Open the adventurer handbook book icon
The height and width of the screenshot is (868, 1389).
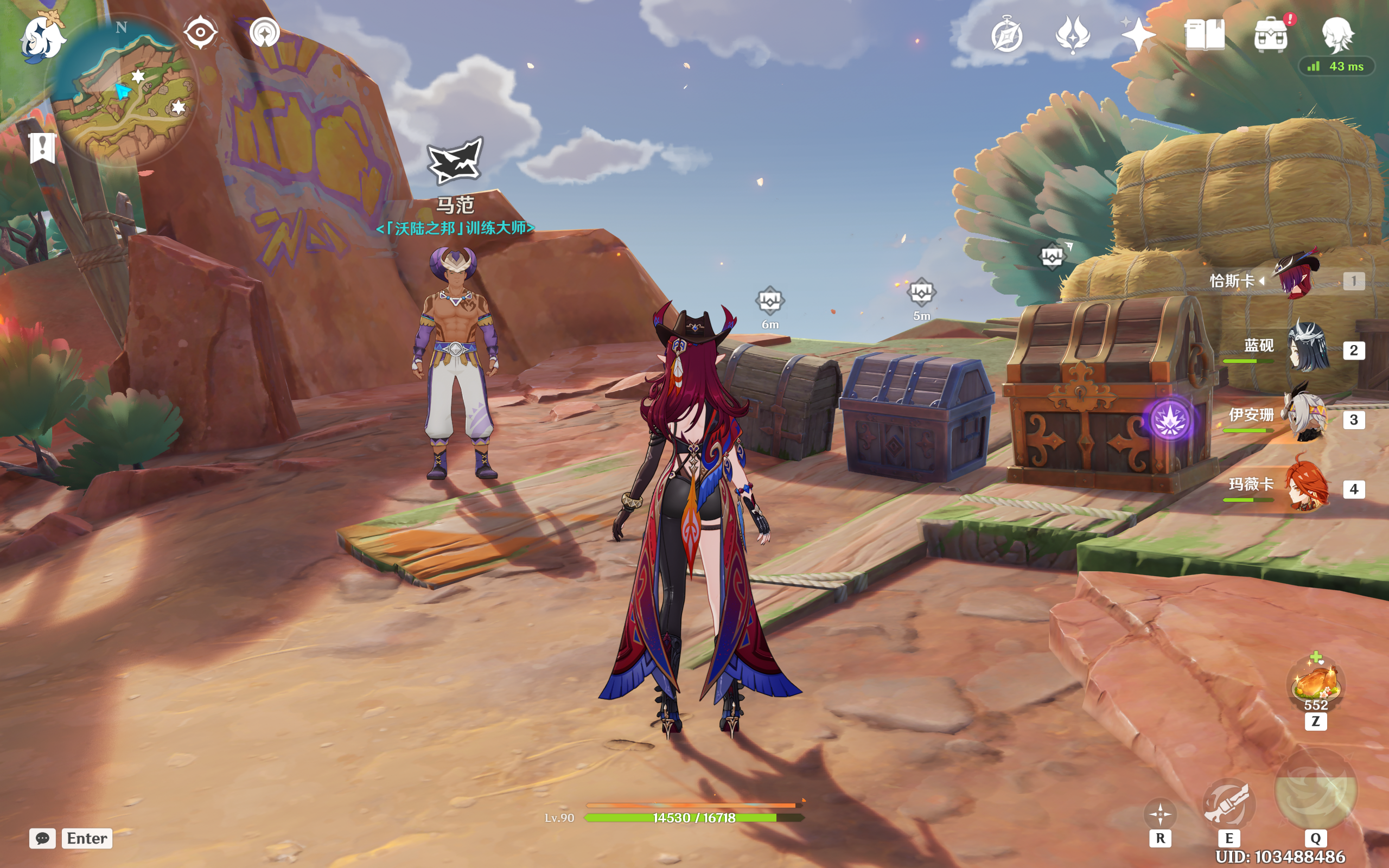(1204, 34)
